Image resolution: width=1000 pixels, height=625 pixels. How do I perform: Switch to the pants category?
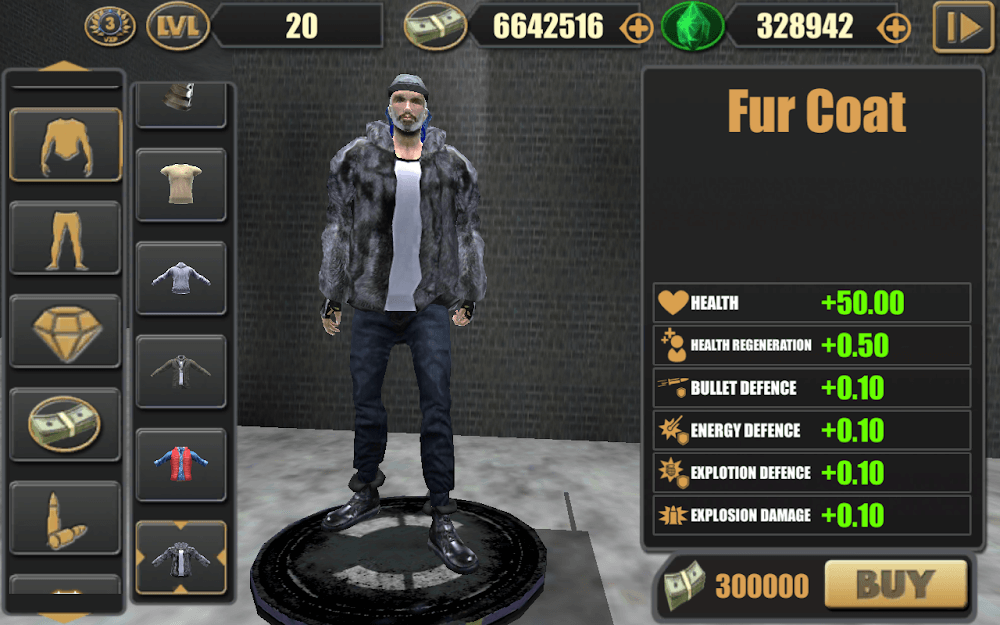66,238
